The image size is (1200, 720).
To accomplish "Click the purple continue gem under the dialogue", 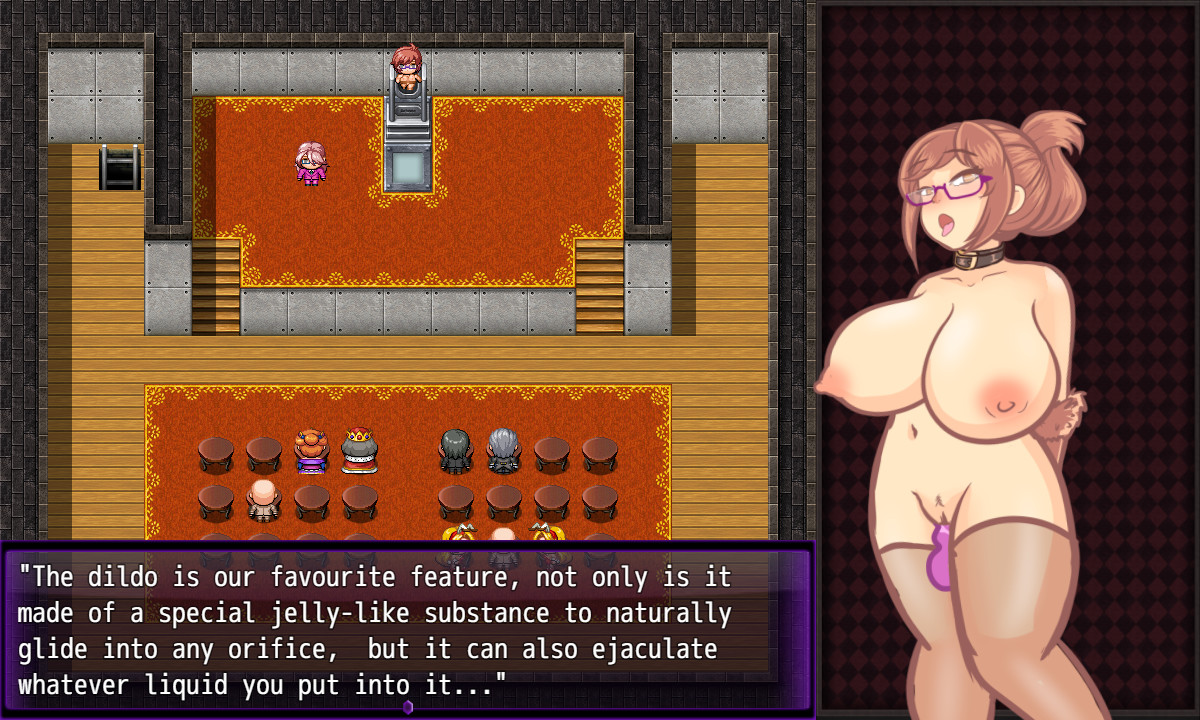I will [x=408, y=707].
